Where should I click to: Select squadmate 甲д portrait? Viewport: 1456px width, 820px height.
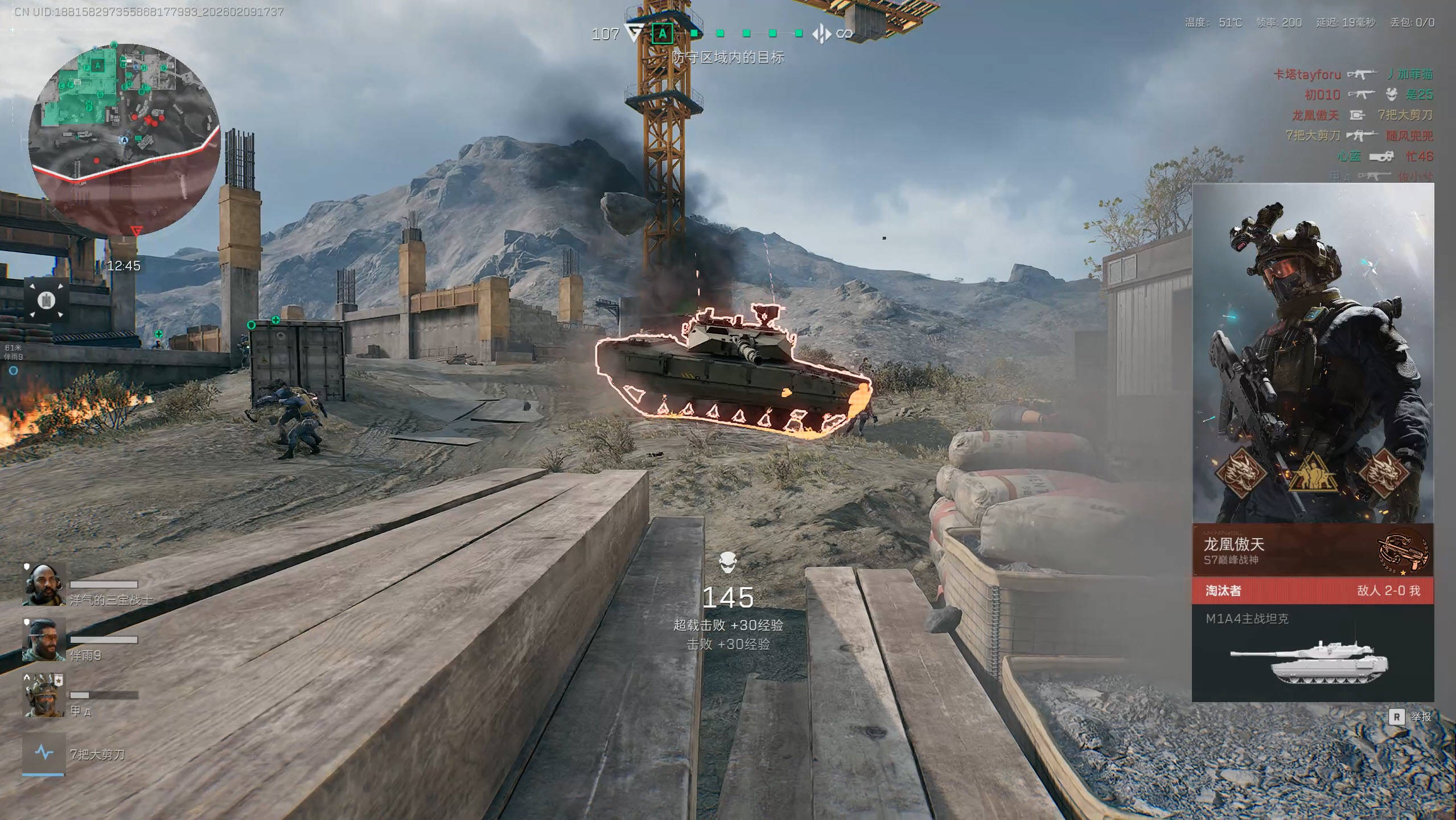tap(44, 695)
